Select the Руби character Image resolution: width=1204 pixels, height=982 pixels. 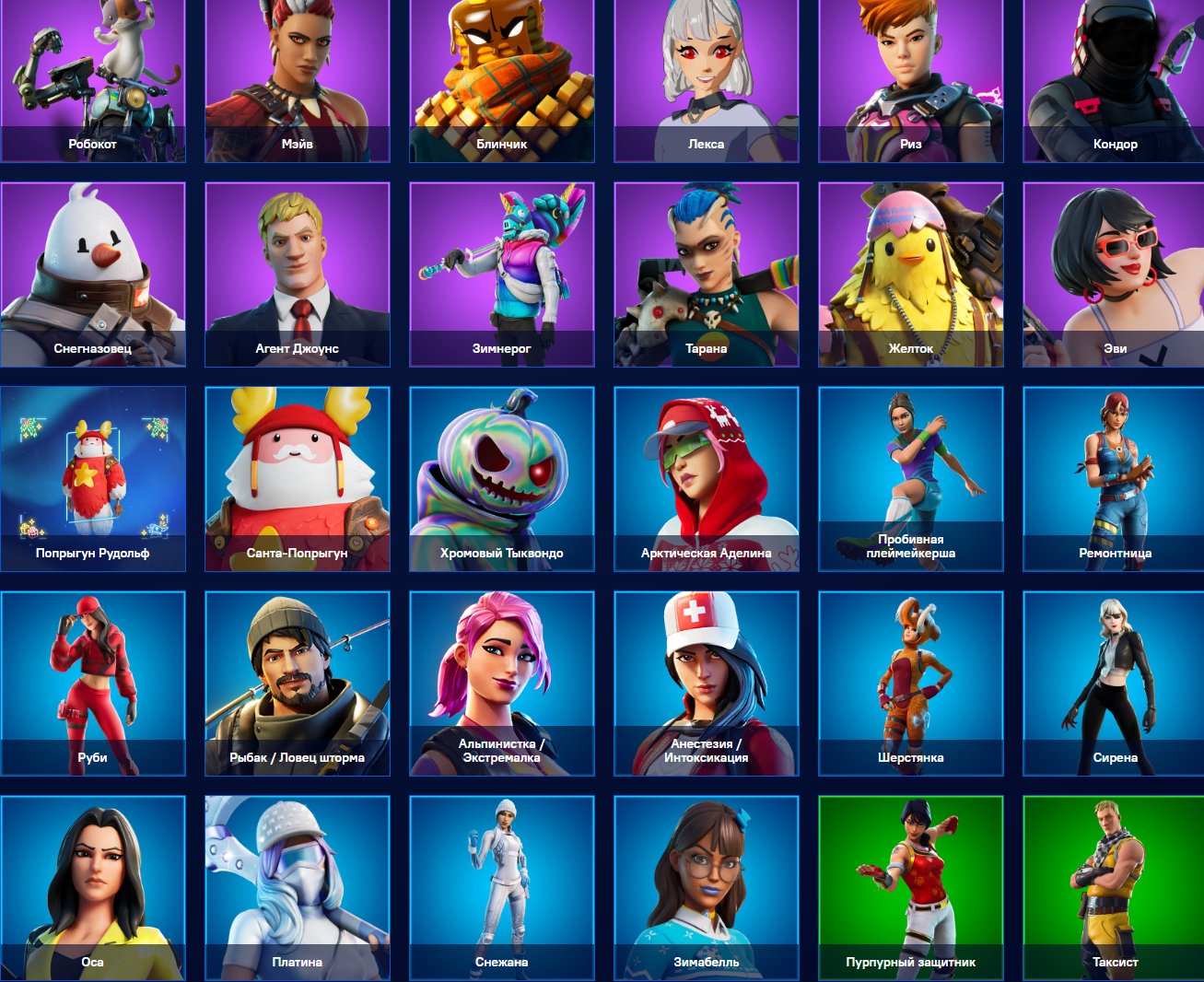coord(92,683)
